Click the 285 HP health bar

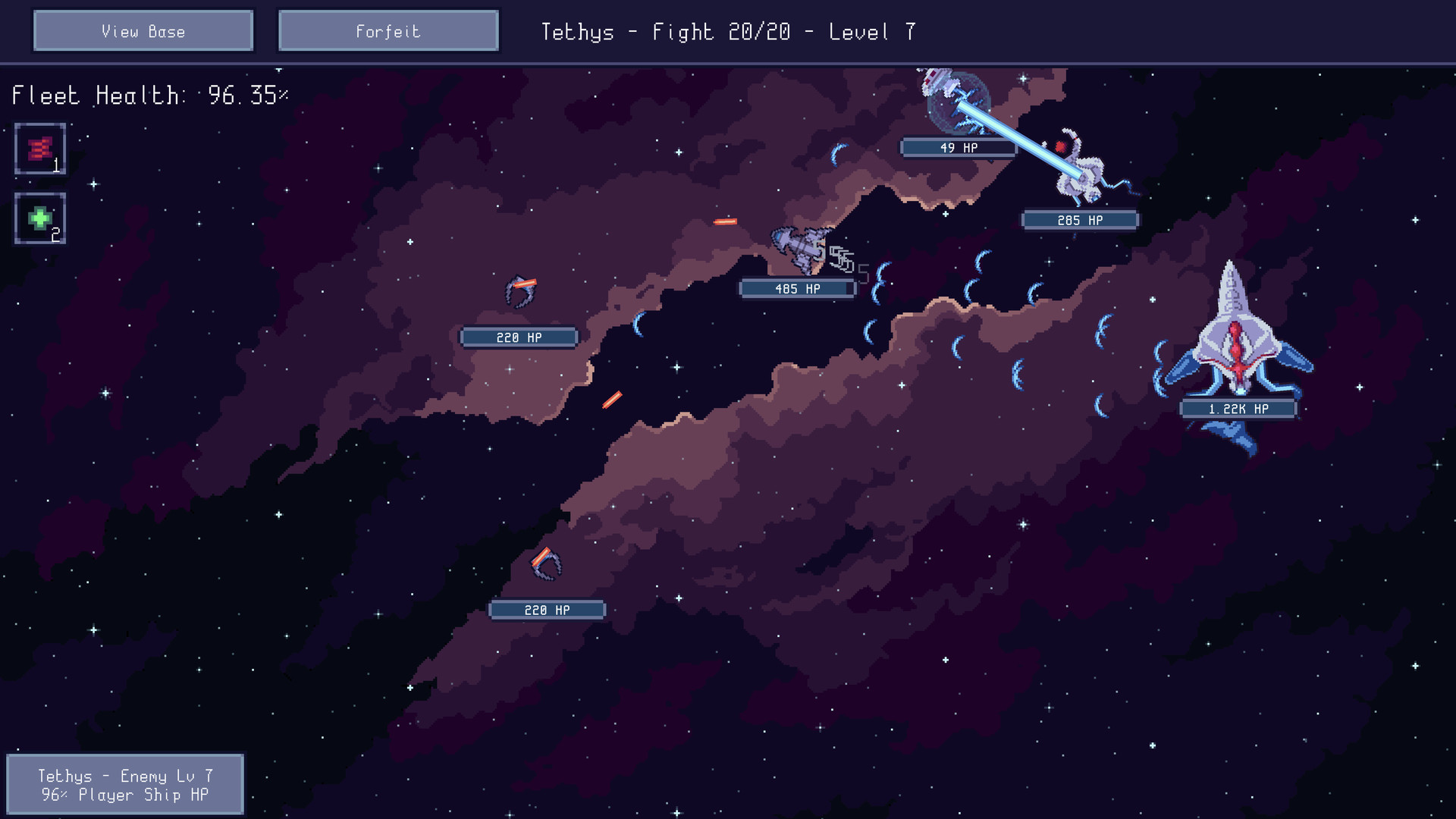(x=1080, y=220)
